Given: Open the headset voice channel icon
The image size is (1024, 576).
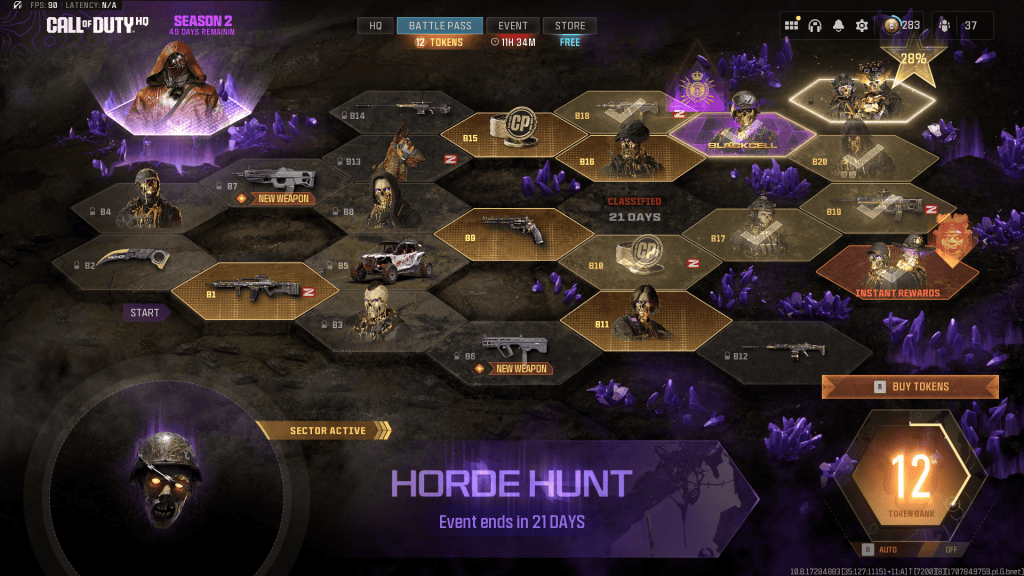Looking at the screenshot, I should click(x=815, y=26).
